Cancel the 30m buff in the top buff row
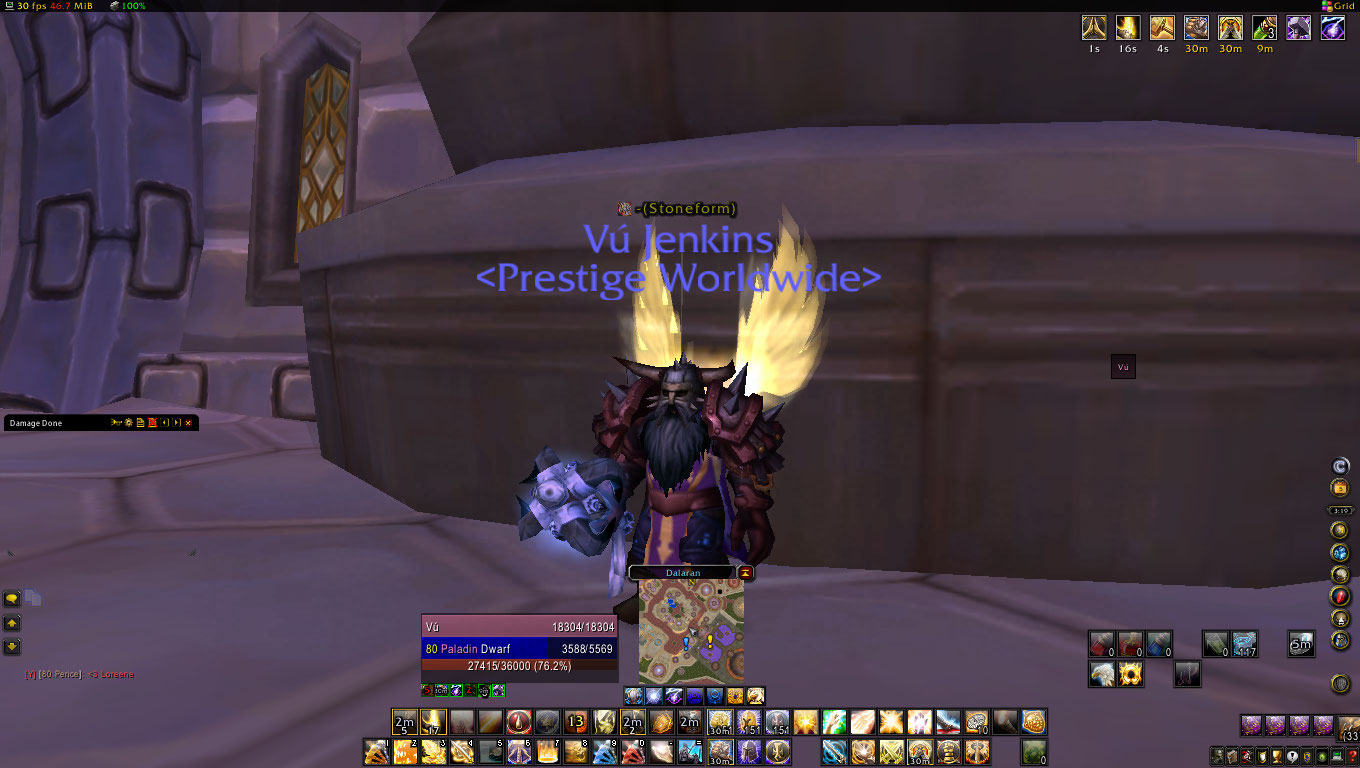 pyautogui.click(x=1197, y=28)
